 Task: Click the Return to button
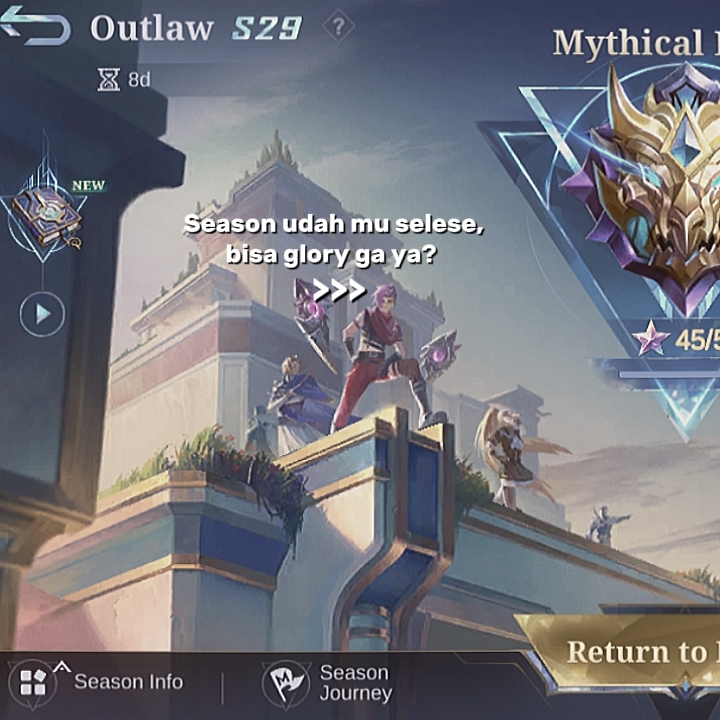[x=630, y=651]
